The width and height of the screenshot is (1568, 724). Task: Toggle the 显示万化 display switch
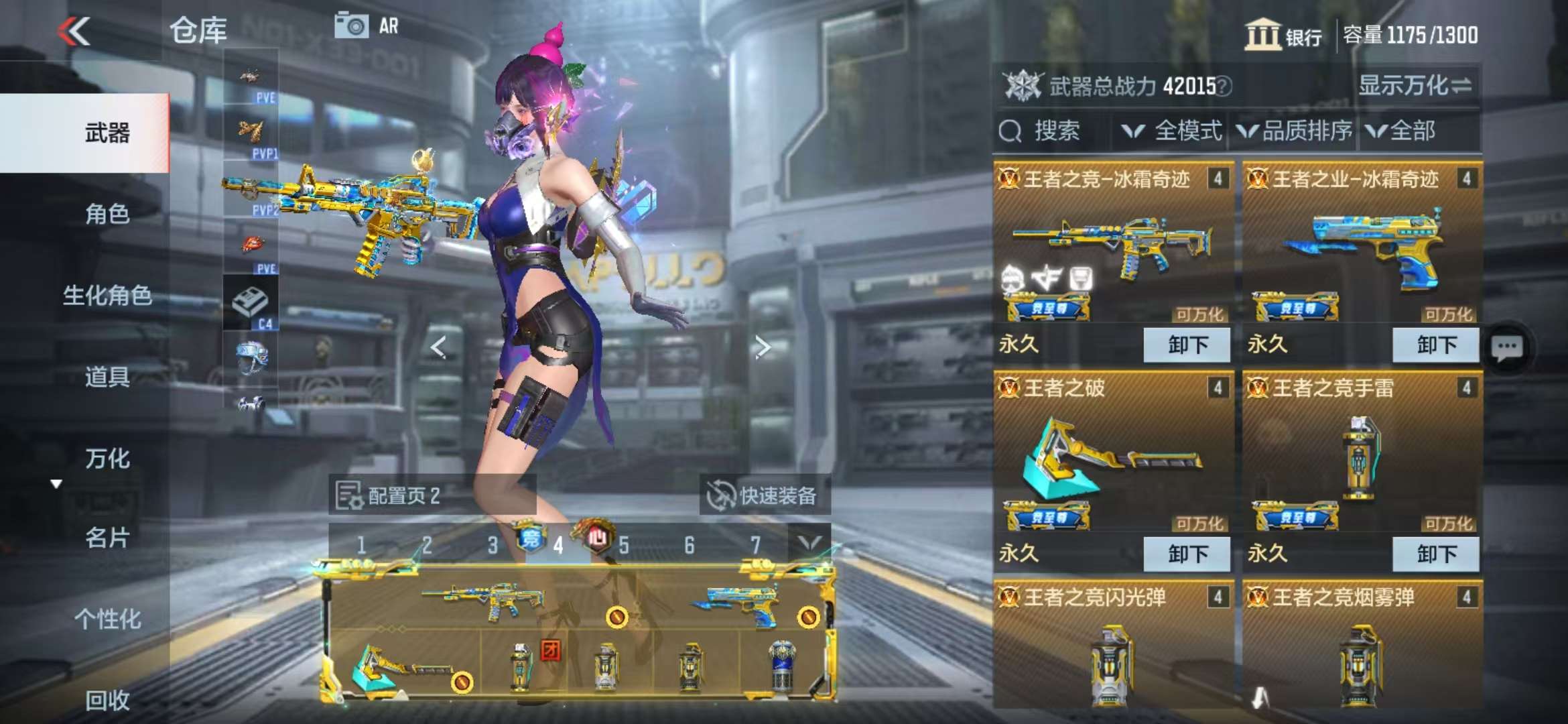pyautogui.click(x=1414, y=86)
